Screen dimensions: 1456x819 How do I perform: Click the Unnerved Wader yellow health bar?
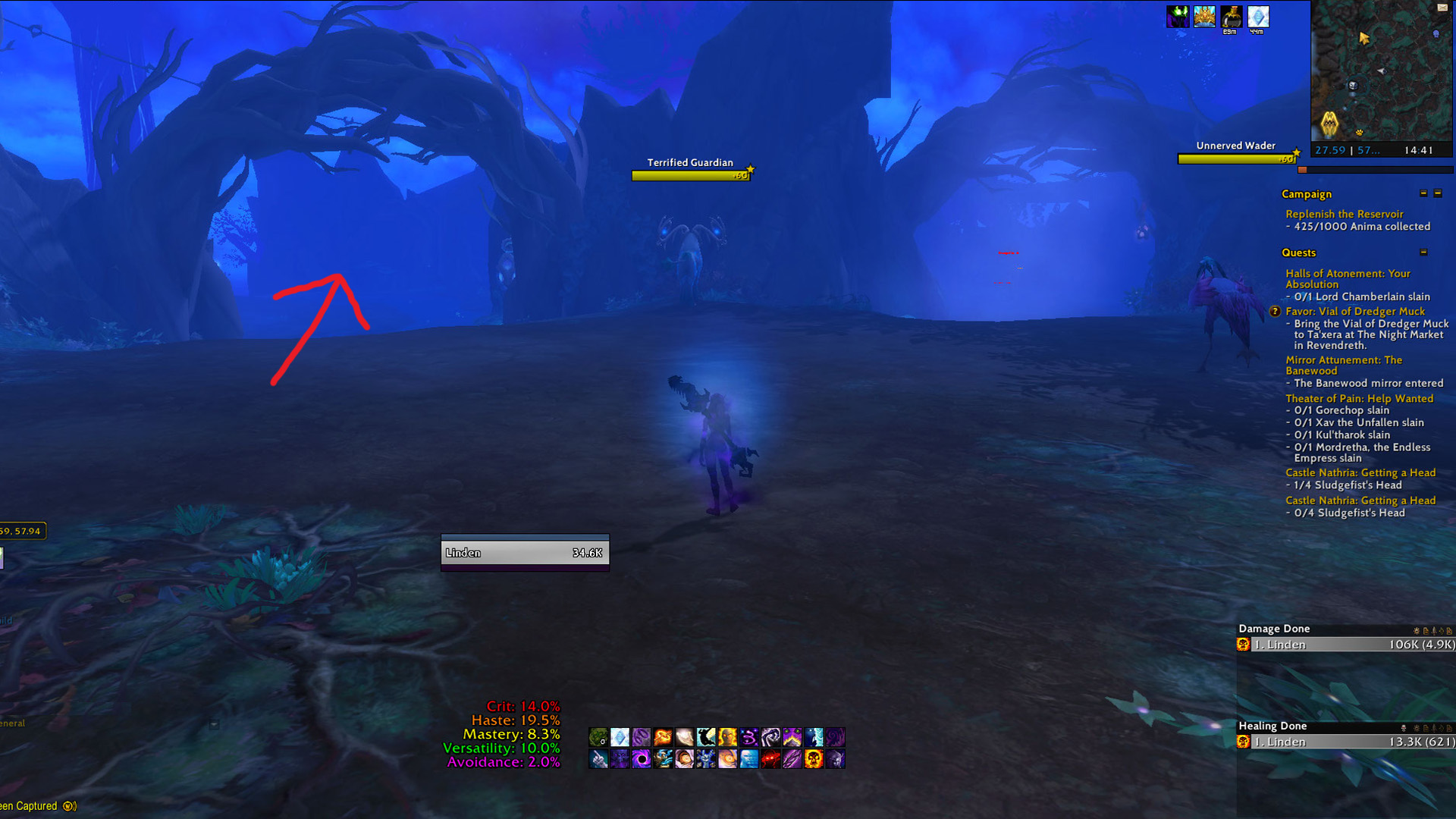point(1236,158)
